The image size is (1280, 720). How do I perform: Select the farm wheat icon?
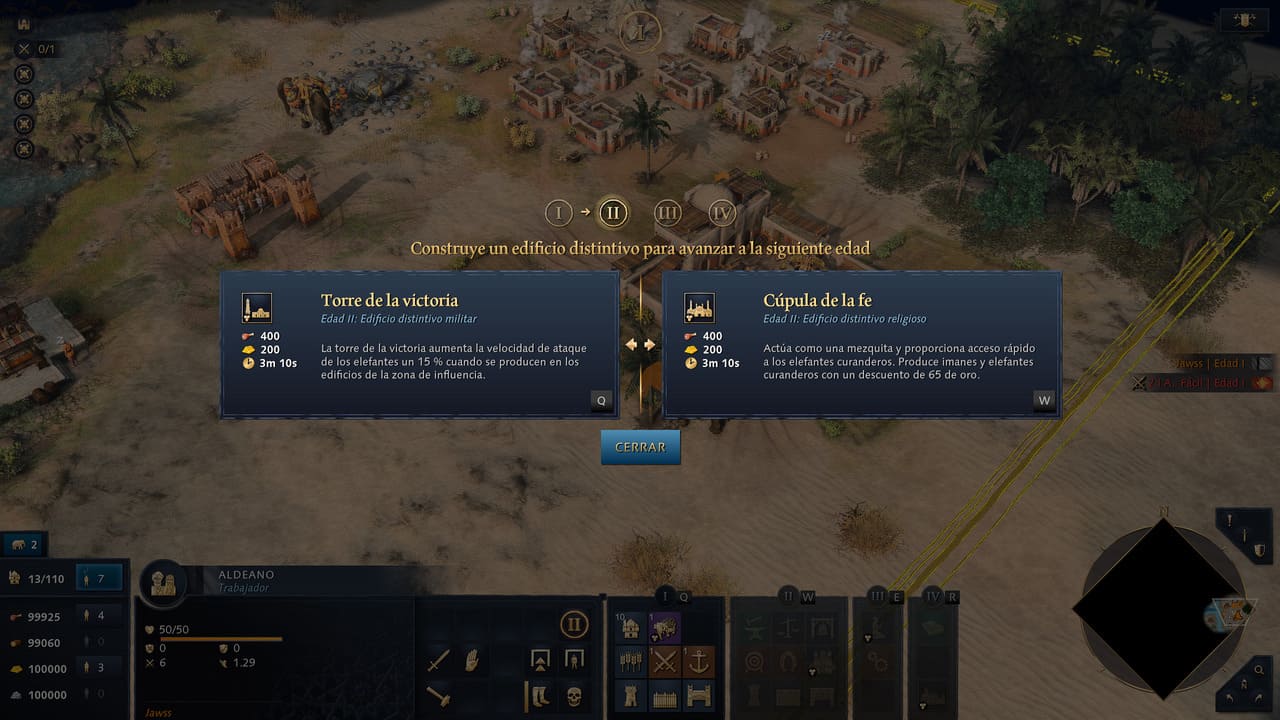pos(631,661)
